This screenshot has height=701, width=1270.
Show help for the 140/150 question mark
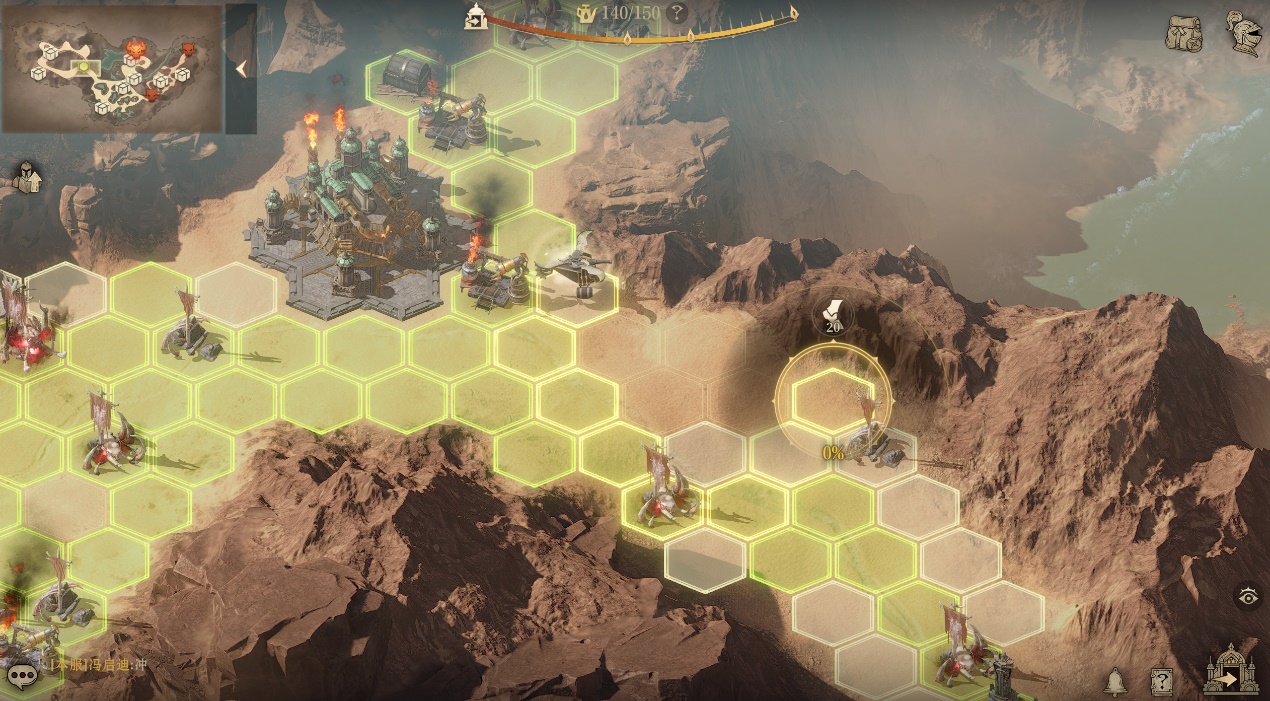677,13
